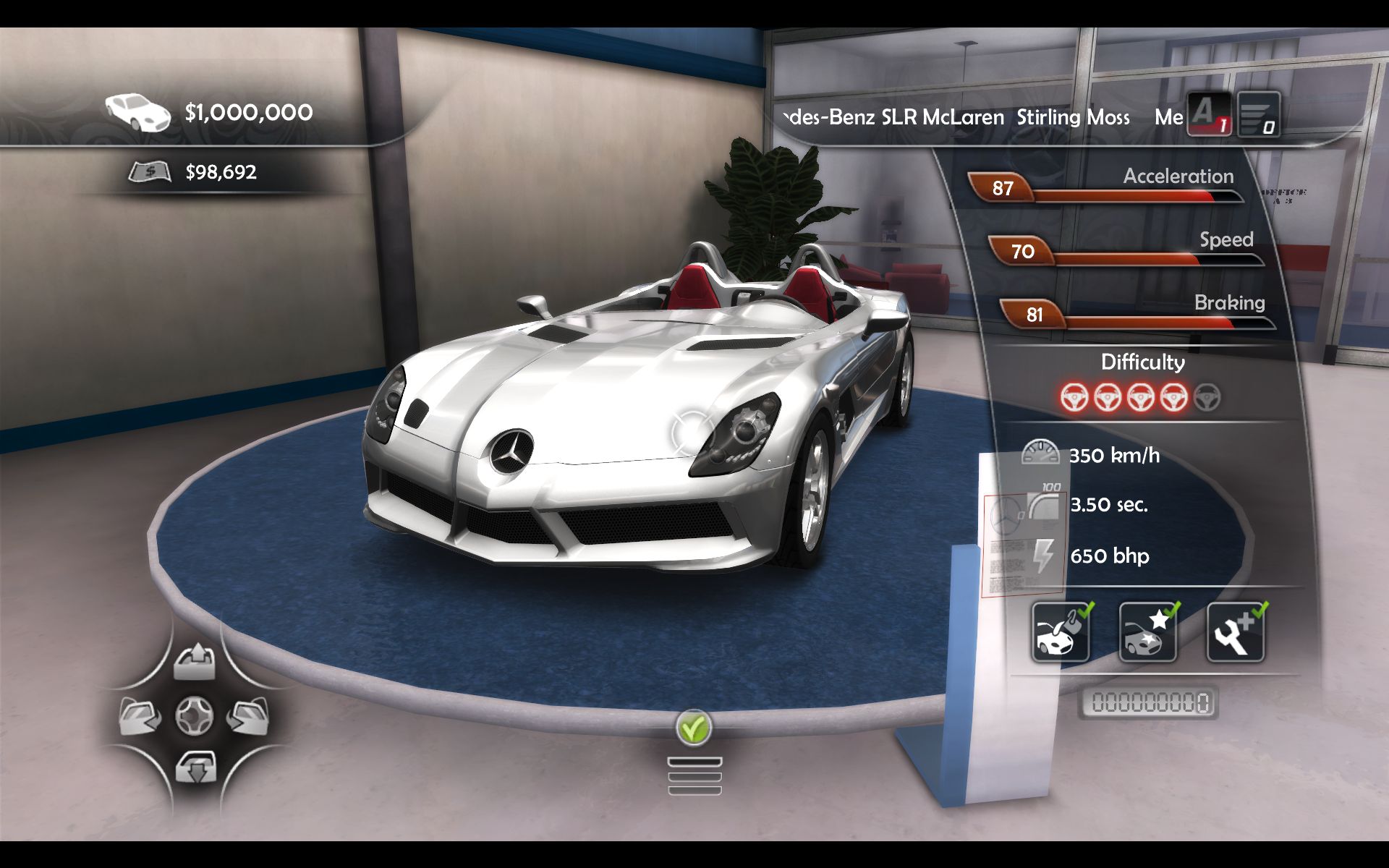Open the wrench upgrades option
The height and width of the screenshot is (868, 1389).
click(1236, 632)
